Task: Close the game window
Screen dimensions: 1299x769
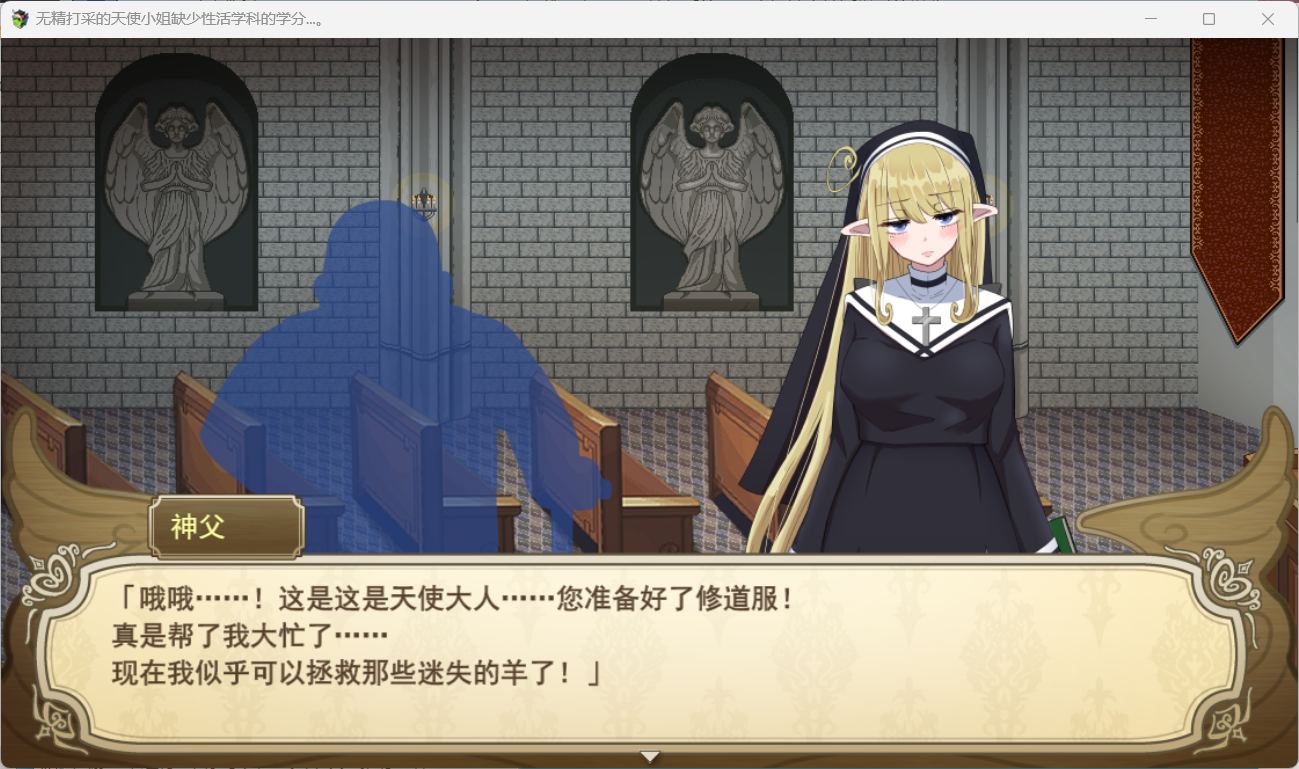Action: 1267,19
